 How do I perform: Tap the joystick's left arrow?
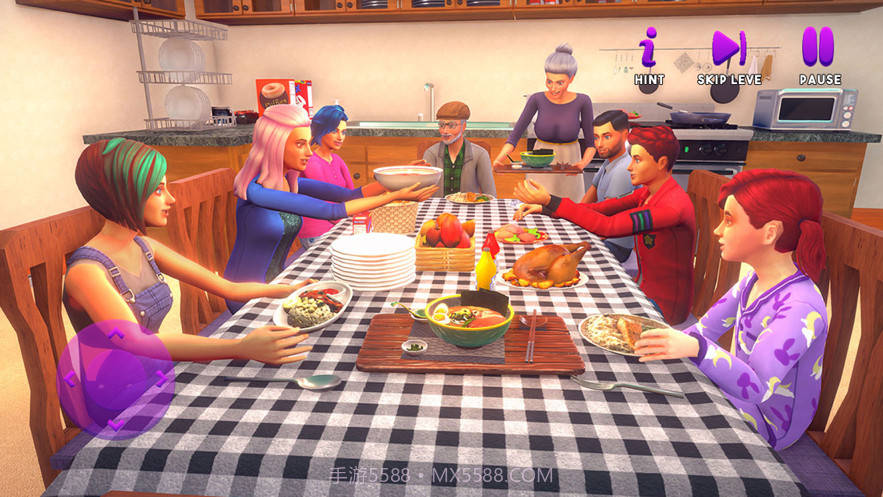(x=70, y=379)
